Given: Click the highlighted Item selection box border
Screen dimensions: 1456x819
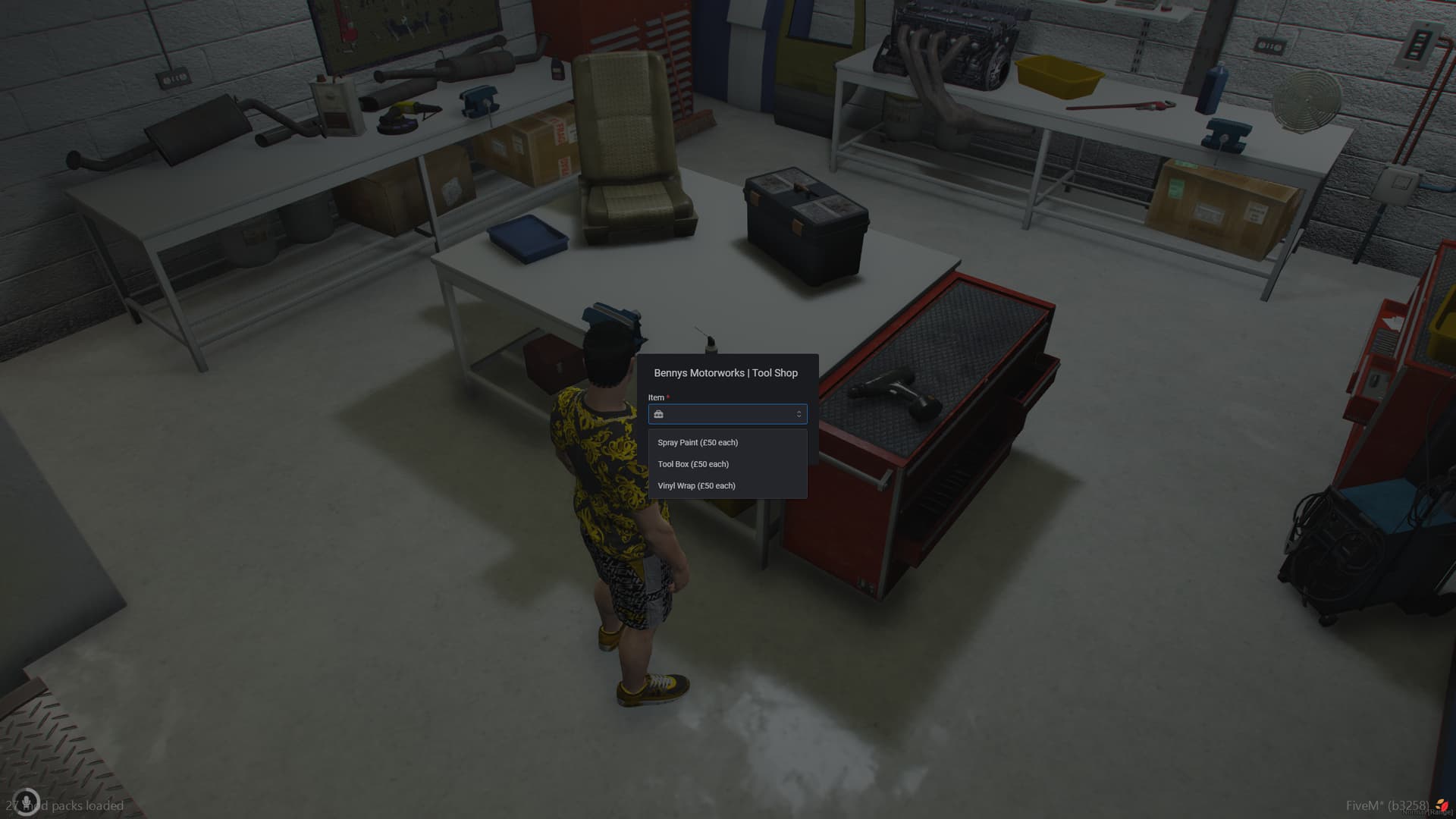Looking at the screenshot, I should pos(727,404).
